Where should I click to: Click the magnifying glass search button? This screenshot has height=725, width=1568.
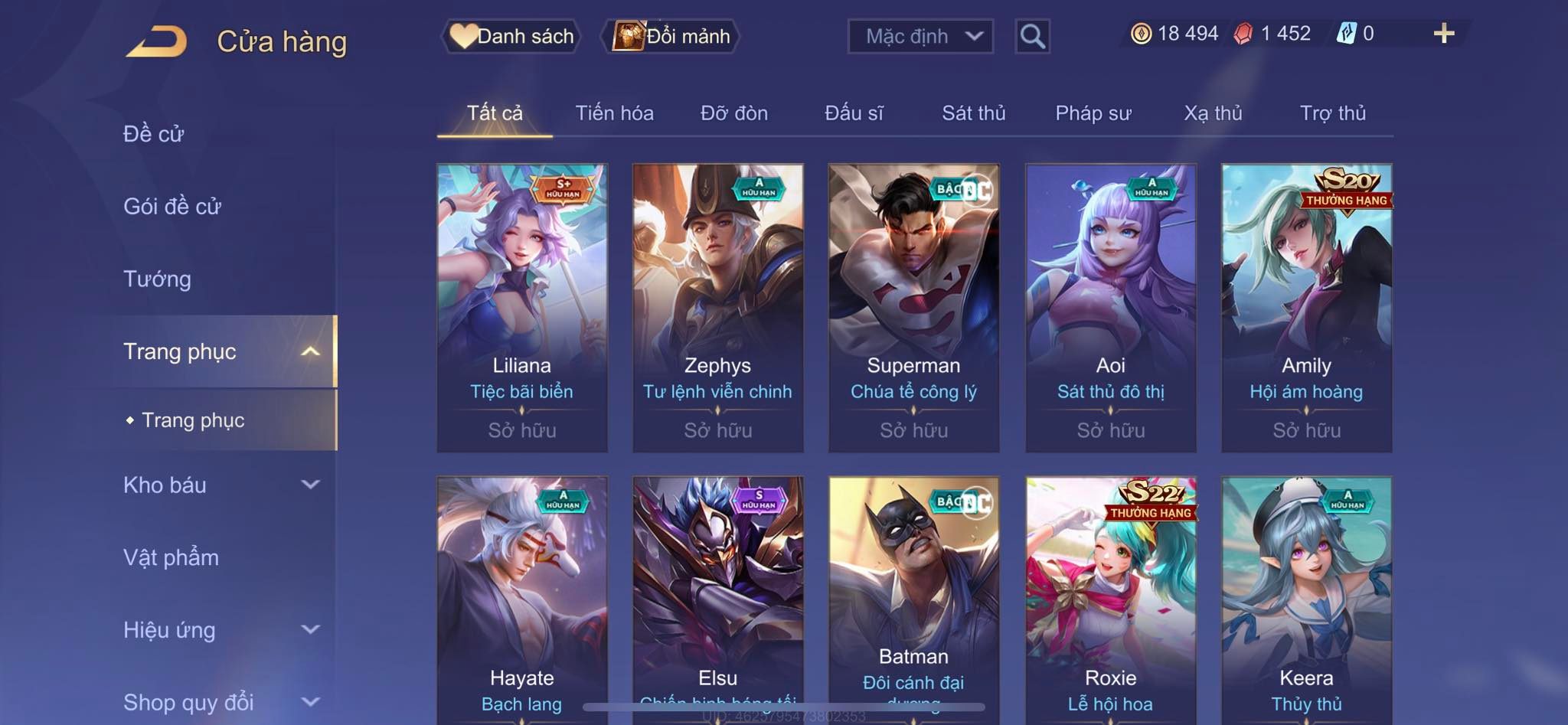tap(1032, 36)
